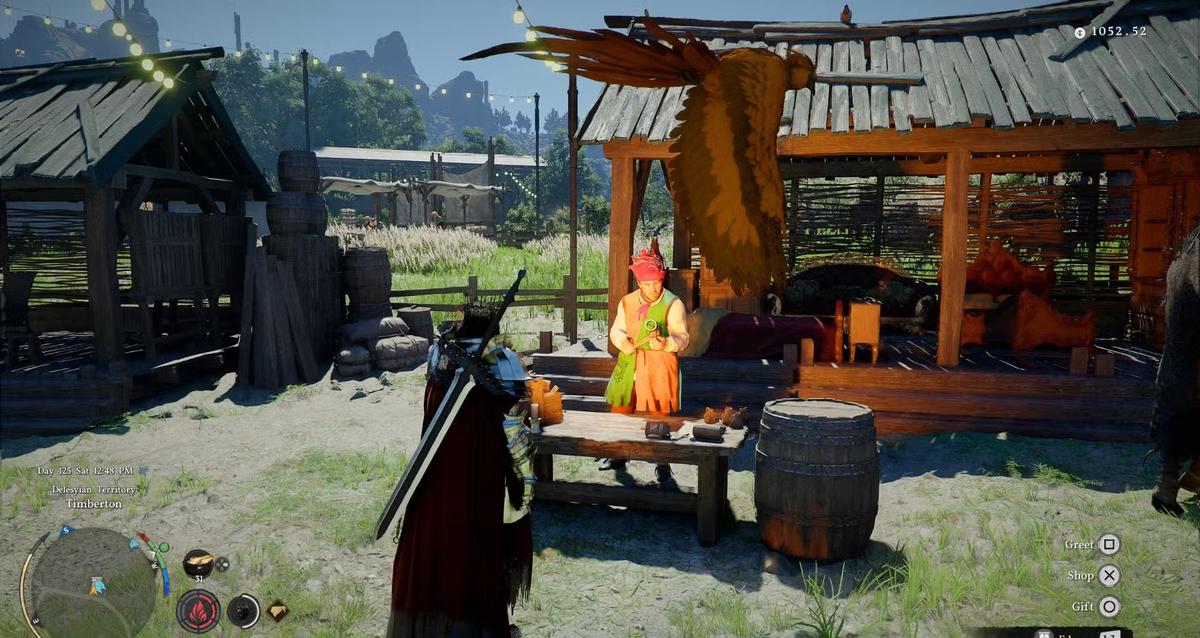Select the black circular gauge icon
Viewport: 1200px width, 638px height.
click(x=243, y=611)
